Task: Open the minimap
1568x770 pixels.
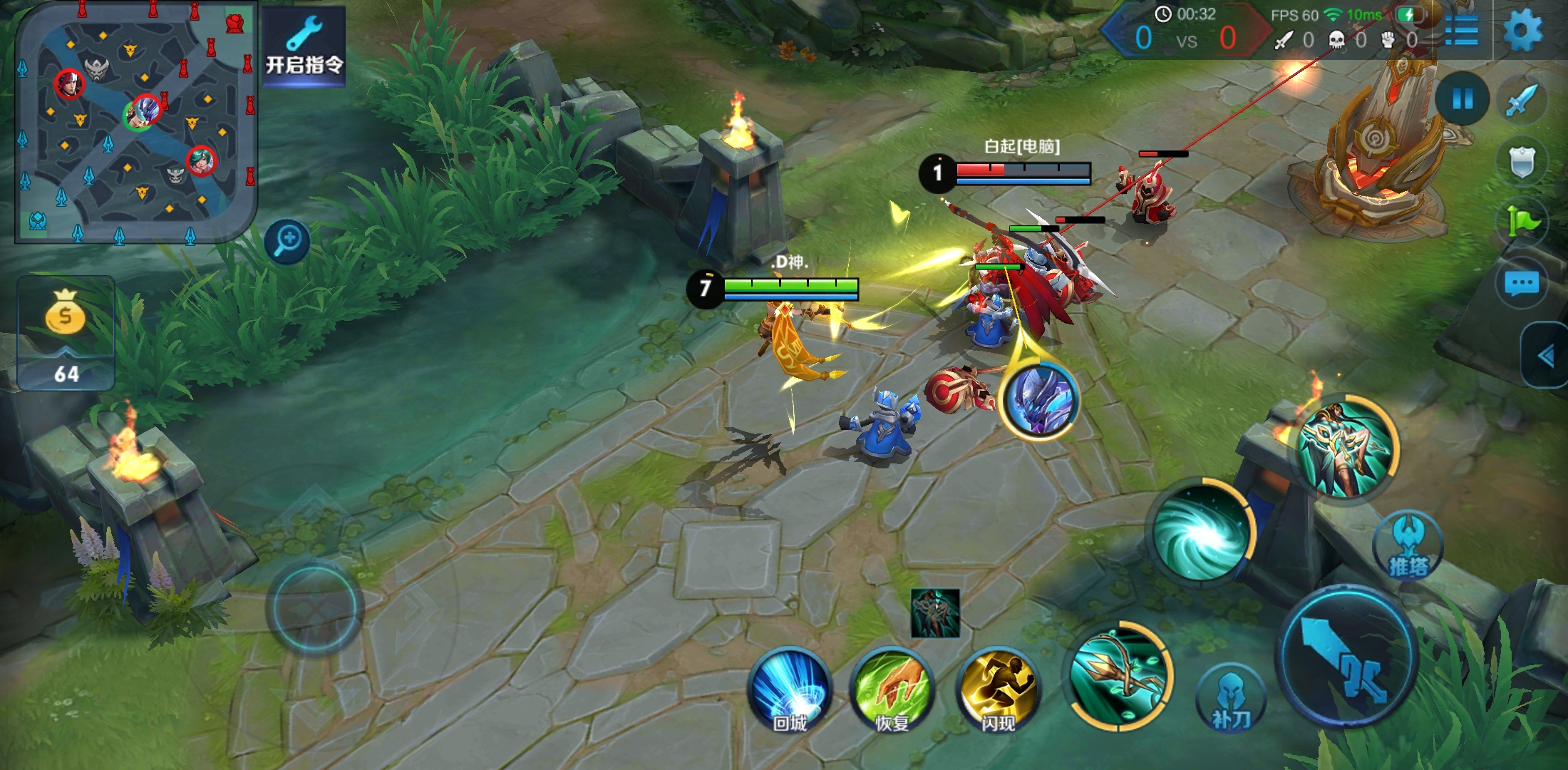Action: (x=135, y=123)
